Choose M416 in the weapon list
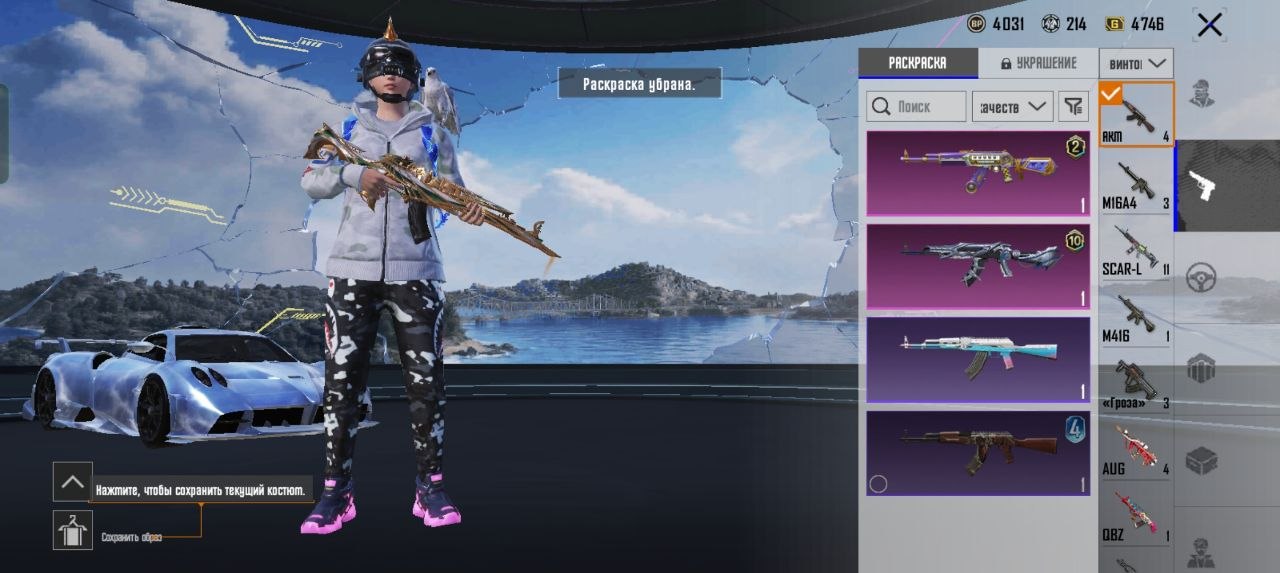 (1136, 317)
